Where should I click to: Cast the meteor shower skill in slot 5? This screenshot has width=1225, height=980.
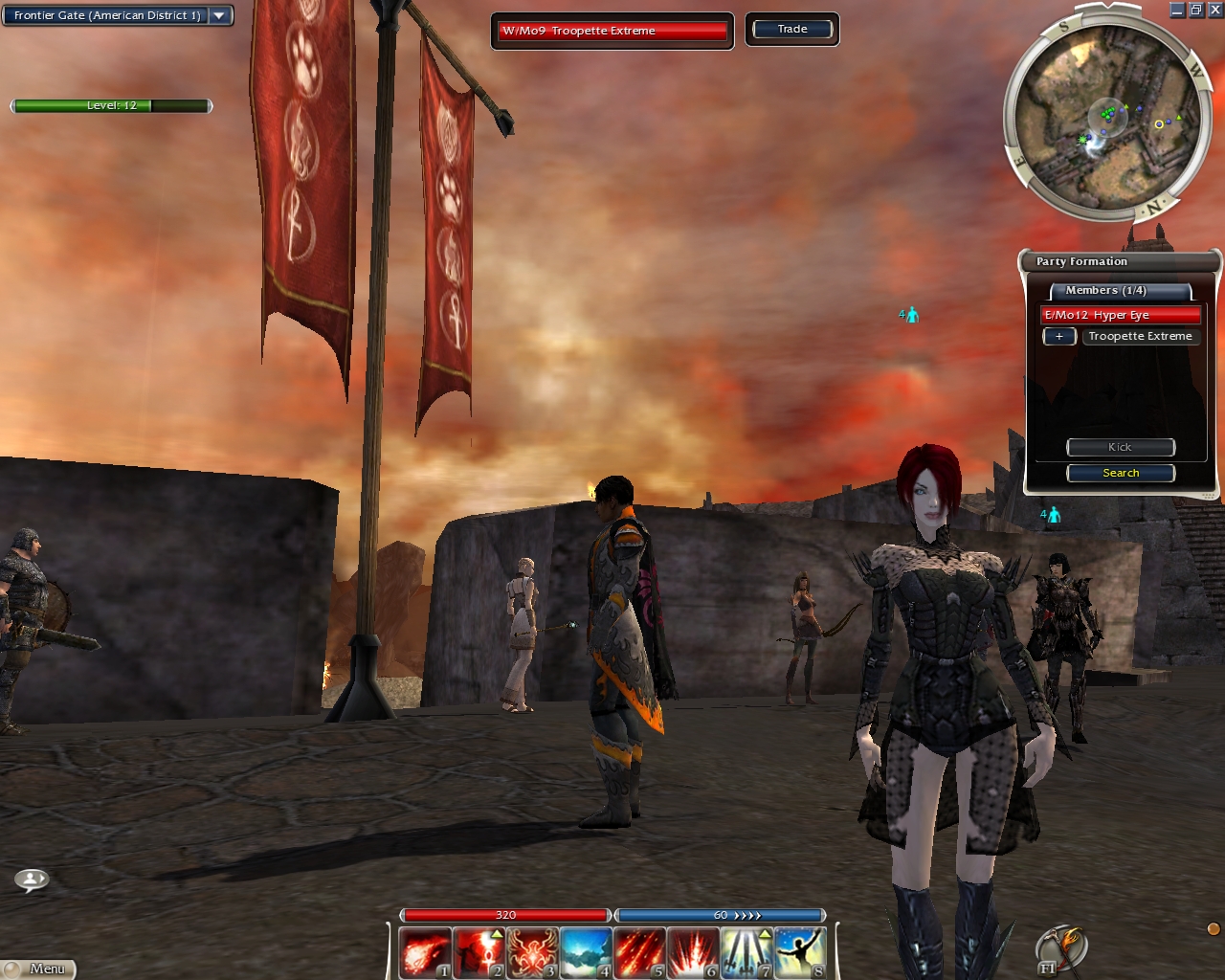(x=638, y=953)
